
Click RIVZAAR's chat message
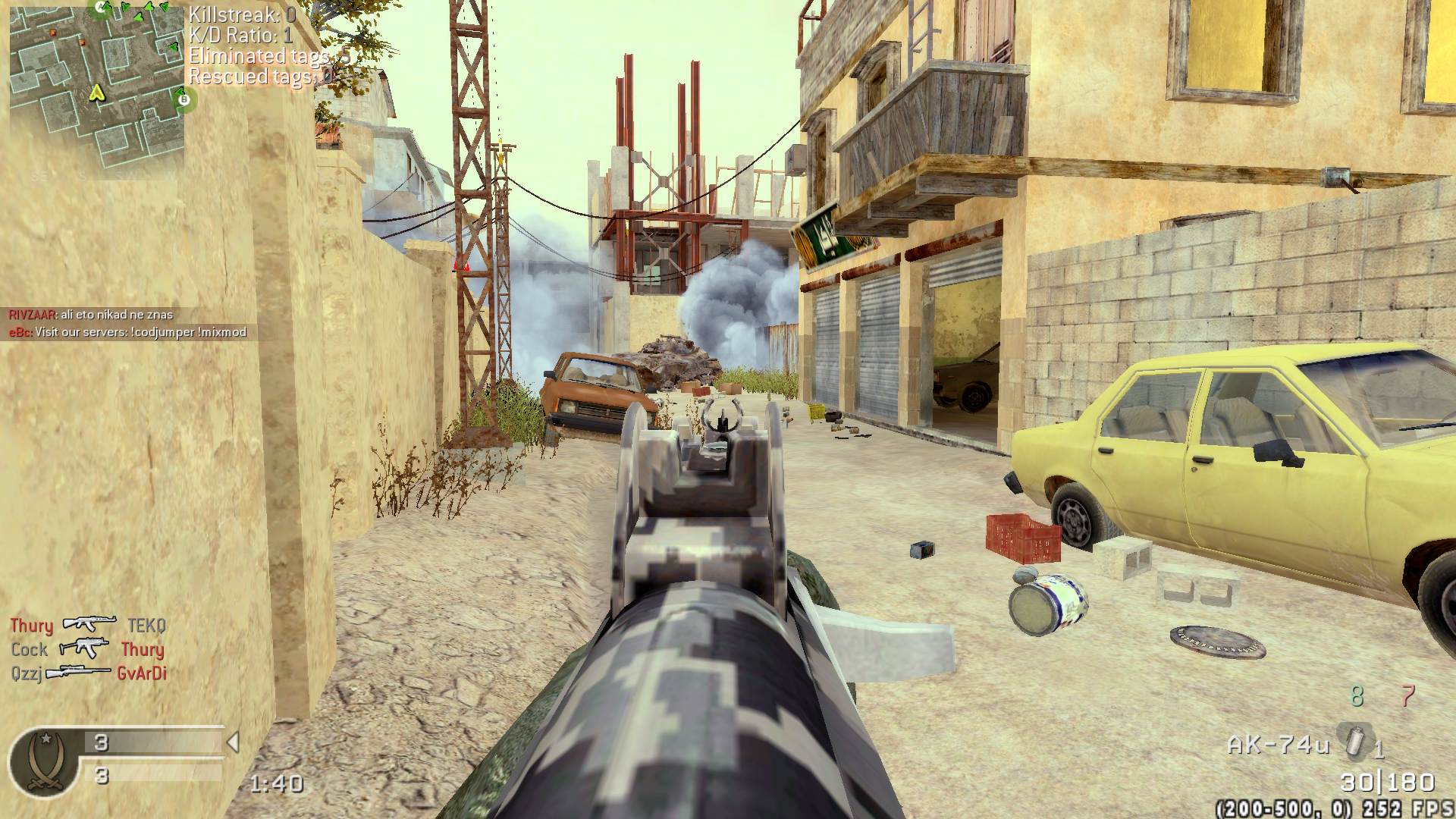[91, 314]
